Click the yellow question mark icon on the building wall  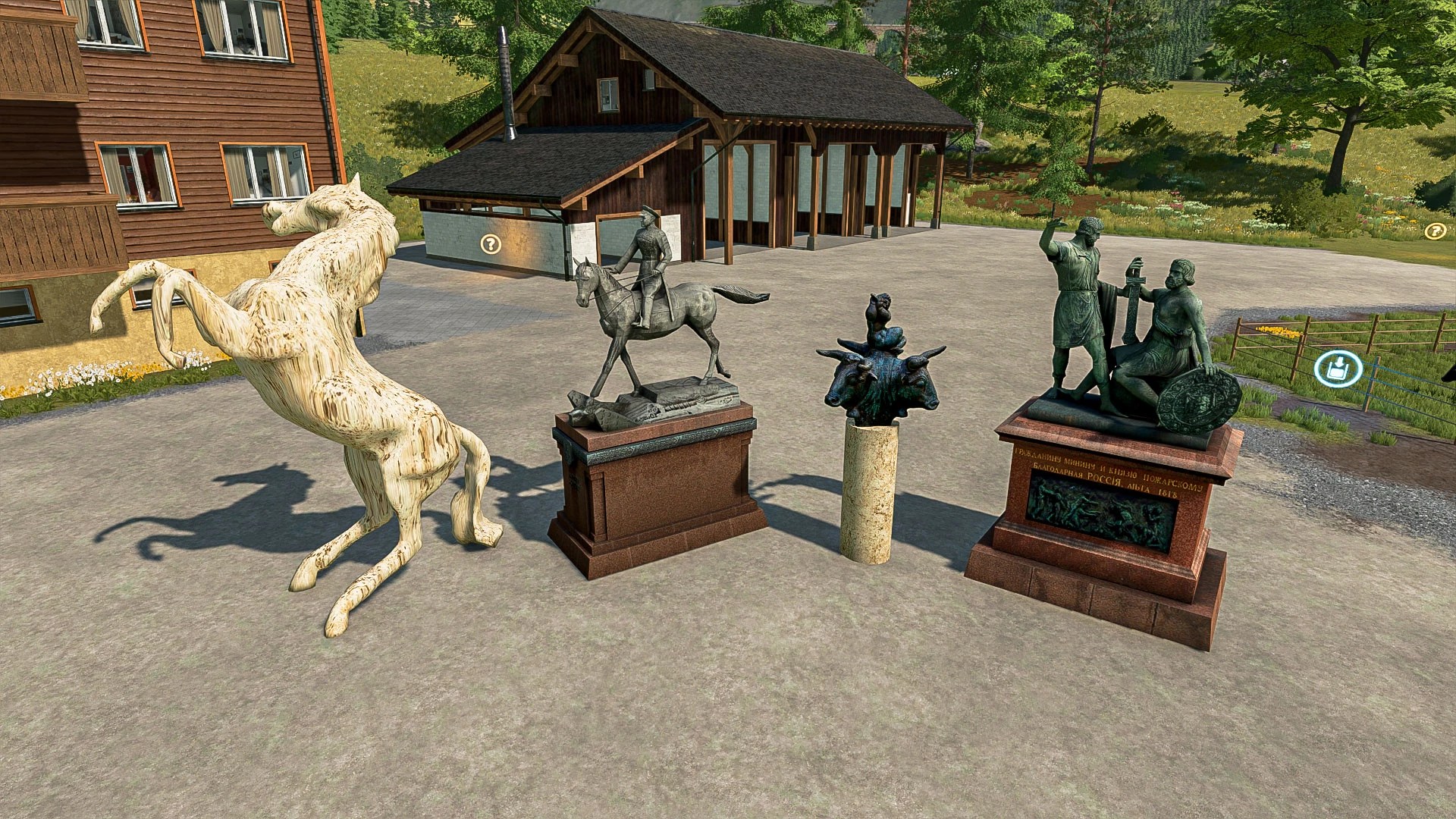tap(489, 245)
